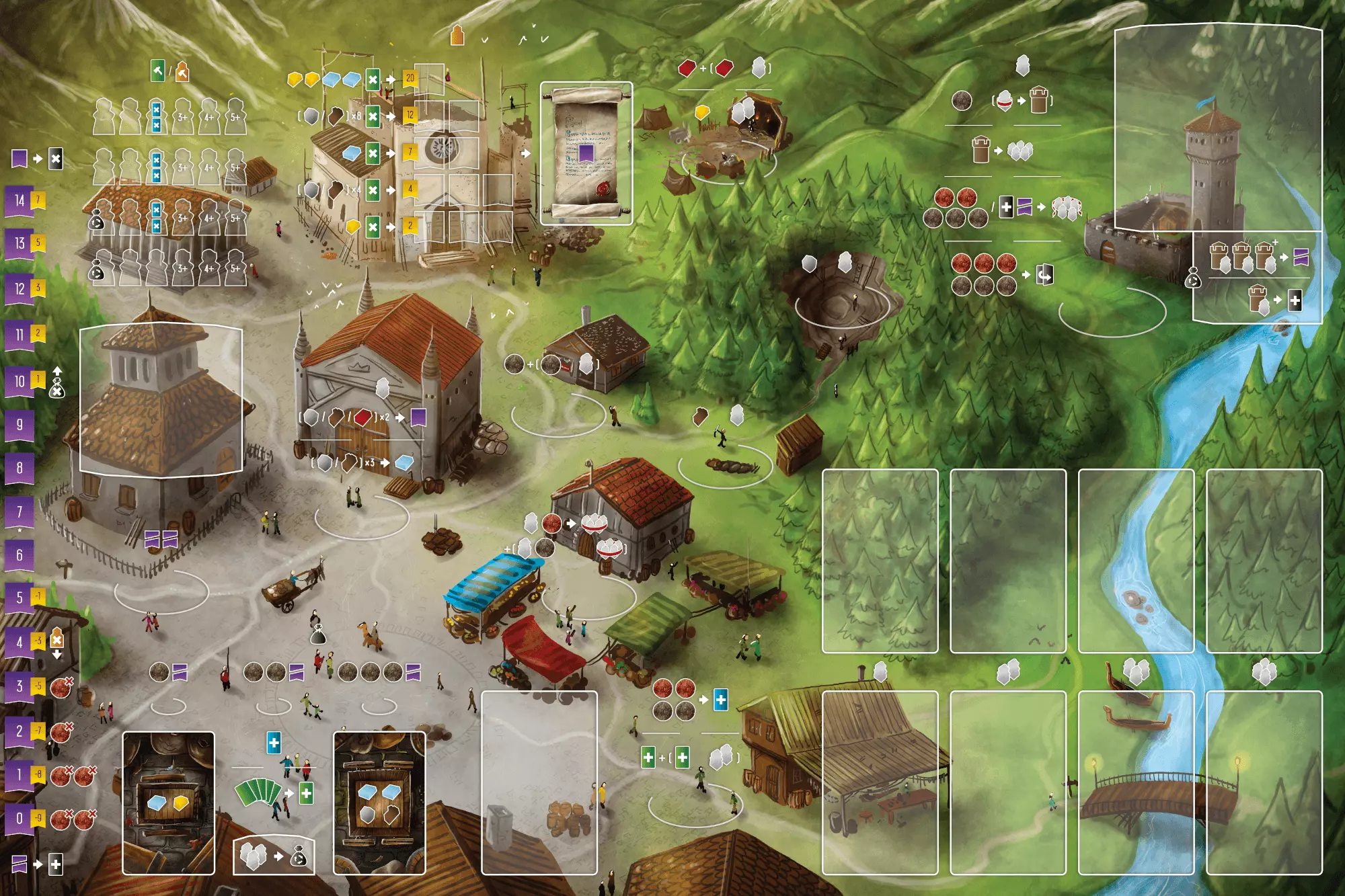Pick the 9 space on the virtue track
1345x896 pixels.
coord(20,424)
